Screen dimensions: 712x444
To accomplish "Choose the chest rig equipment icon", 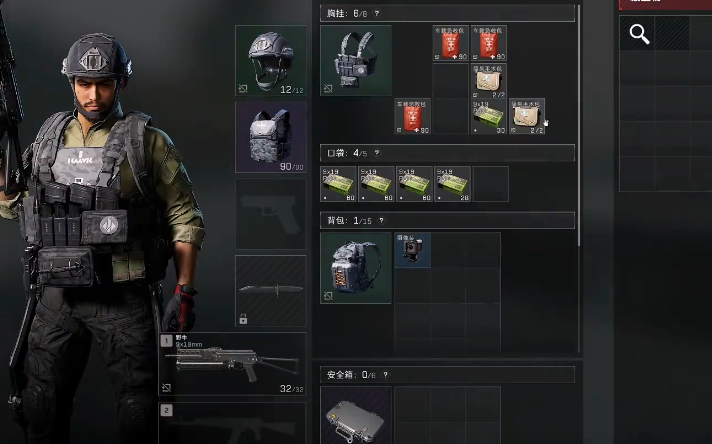I will point(356,61).
